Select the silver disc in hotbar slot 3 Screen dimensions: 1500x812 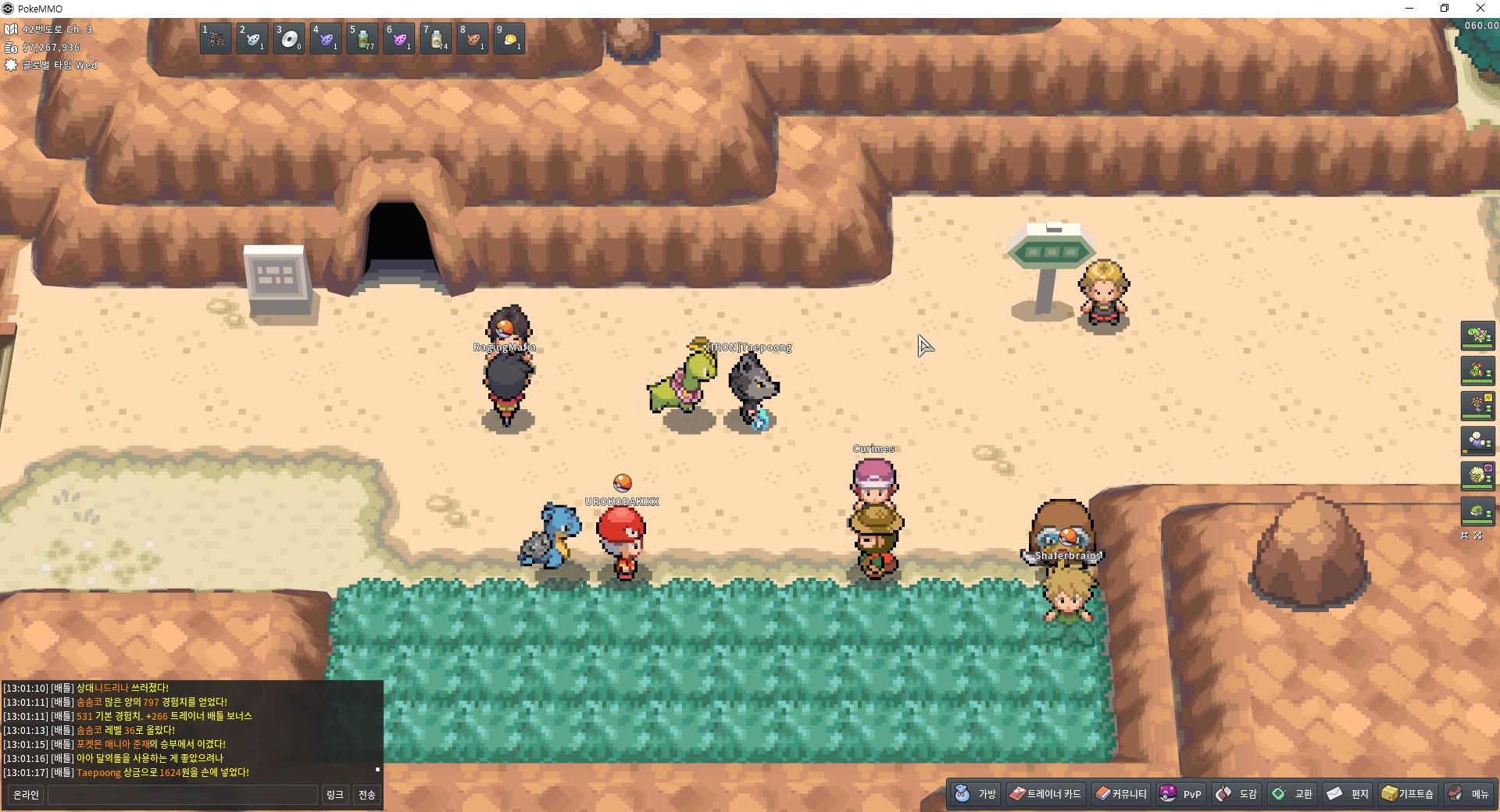point(289,38)
